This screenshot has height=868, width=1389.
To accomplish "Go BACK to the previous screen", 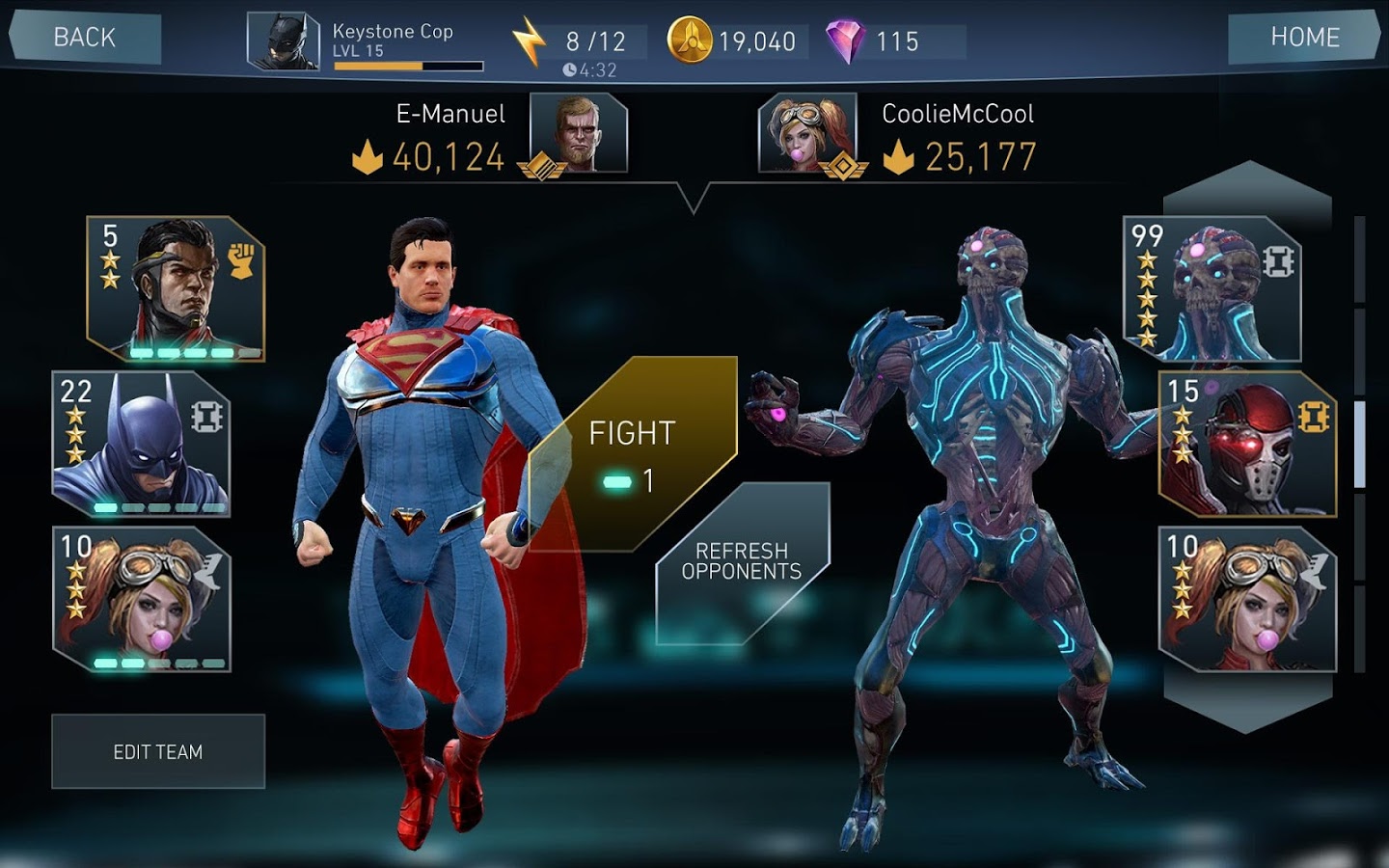I will 86,38.
